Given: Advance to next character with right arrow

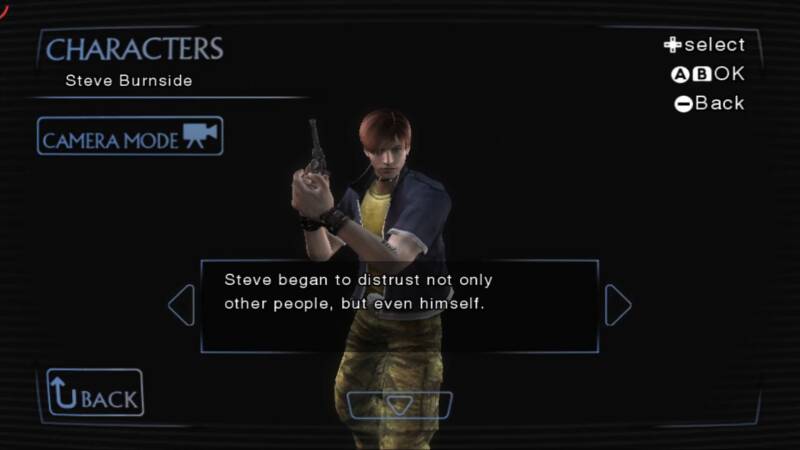Looking at the screenshot, I should coord(618,306).
